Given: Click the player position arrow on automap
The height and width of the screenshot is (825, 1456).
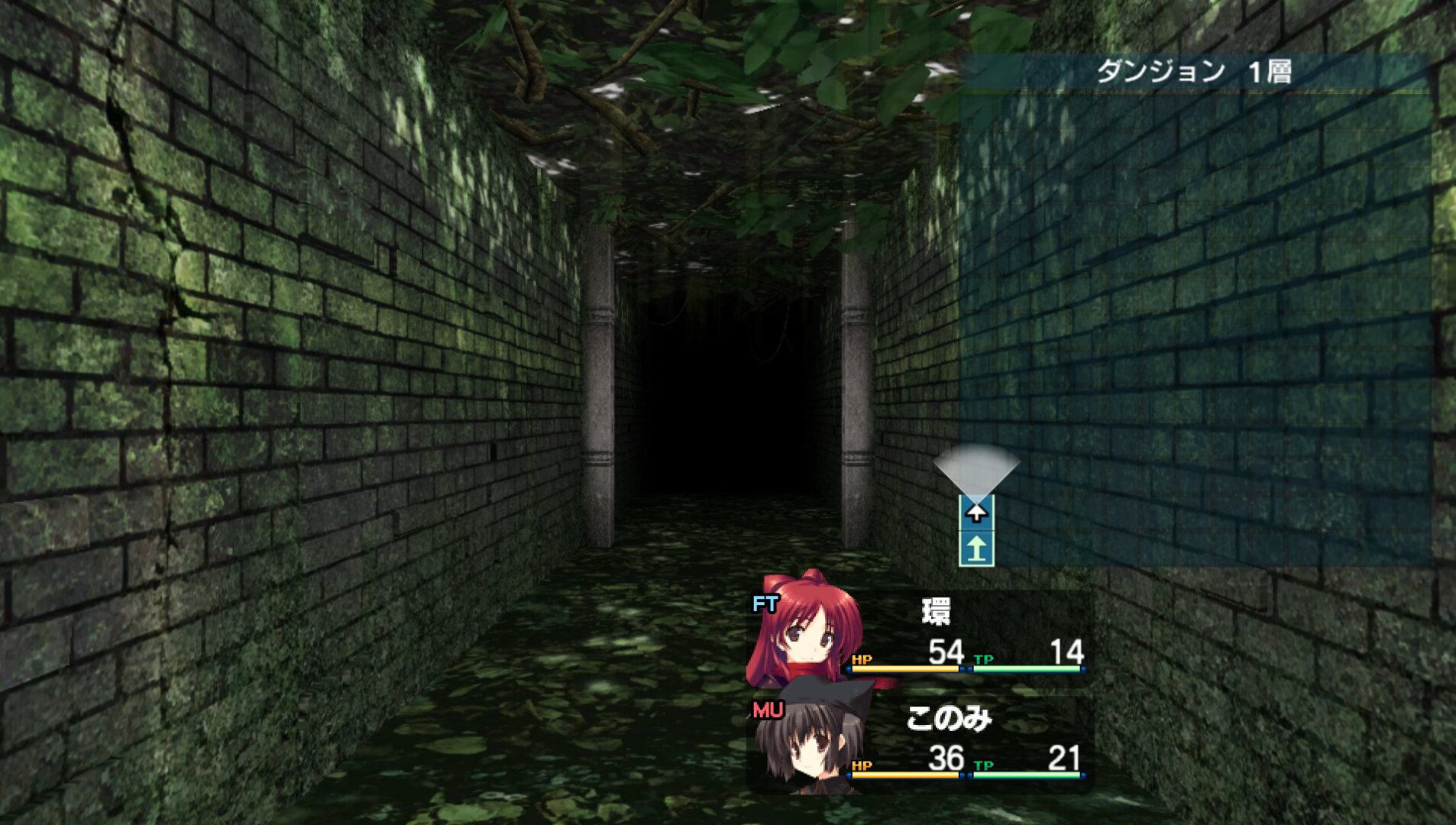Looking at the screenshot, I should (976, 512).
